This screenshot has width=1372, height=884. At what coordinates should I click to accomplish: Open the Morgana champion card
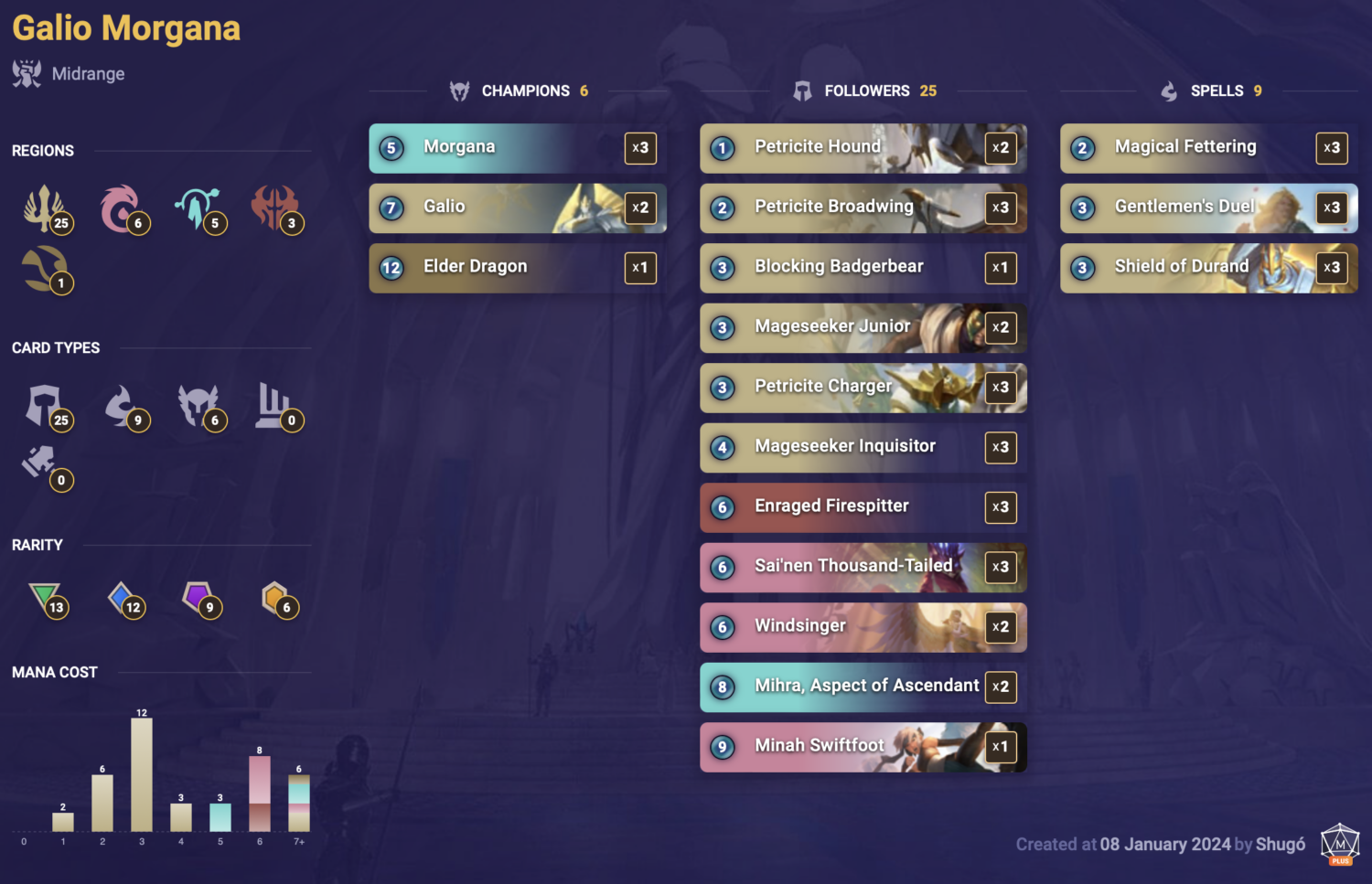click(517, 147)
